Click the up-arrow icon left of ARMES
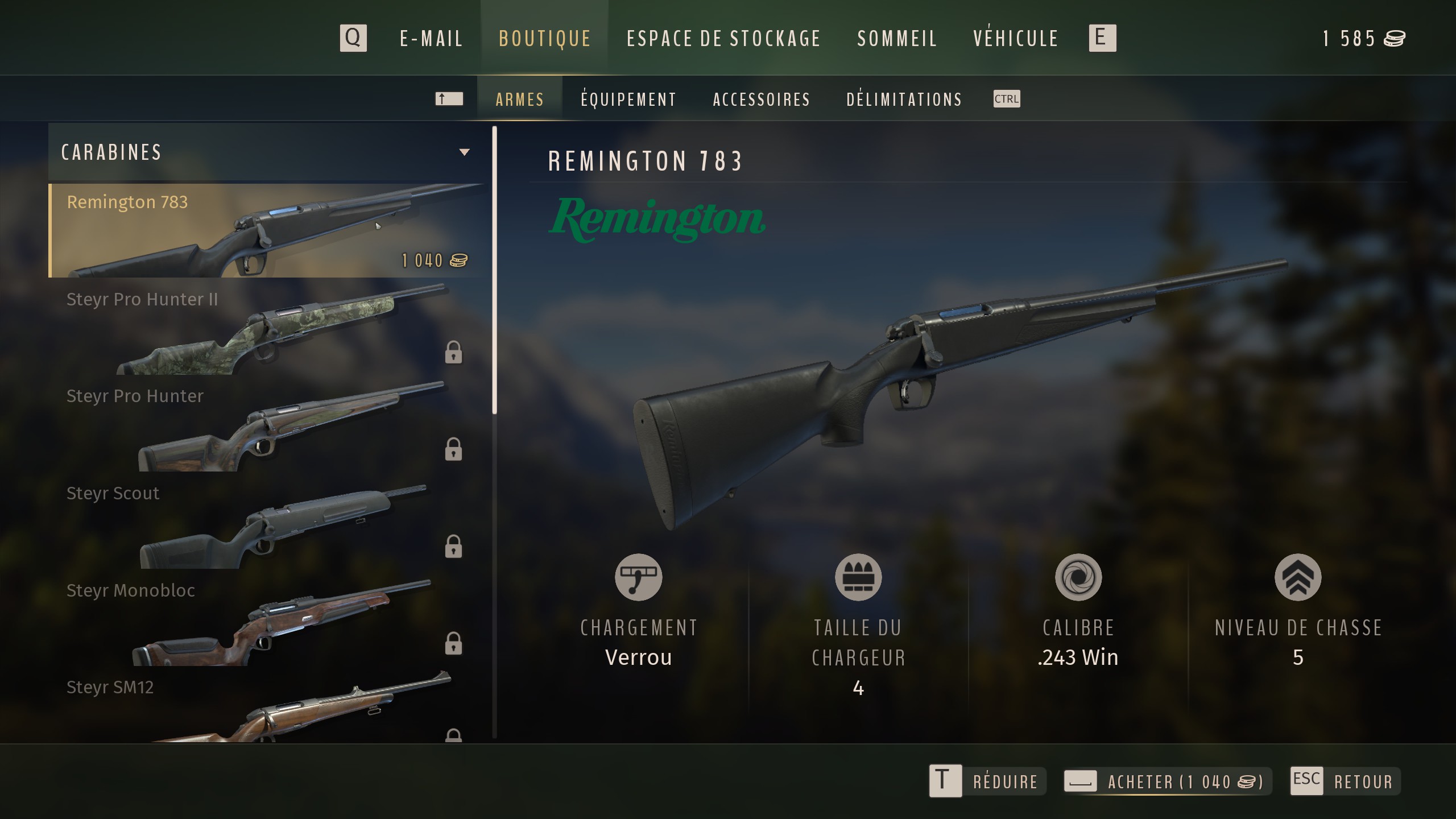This screenshot has height=819, width=1456. click(449, 98)
